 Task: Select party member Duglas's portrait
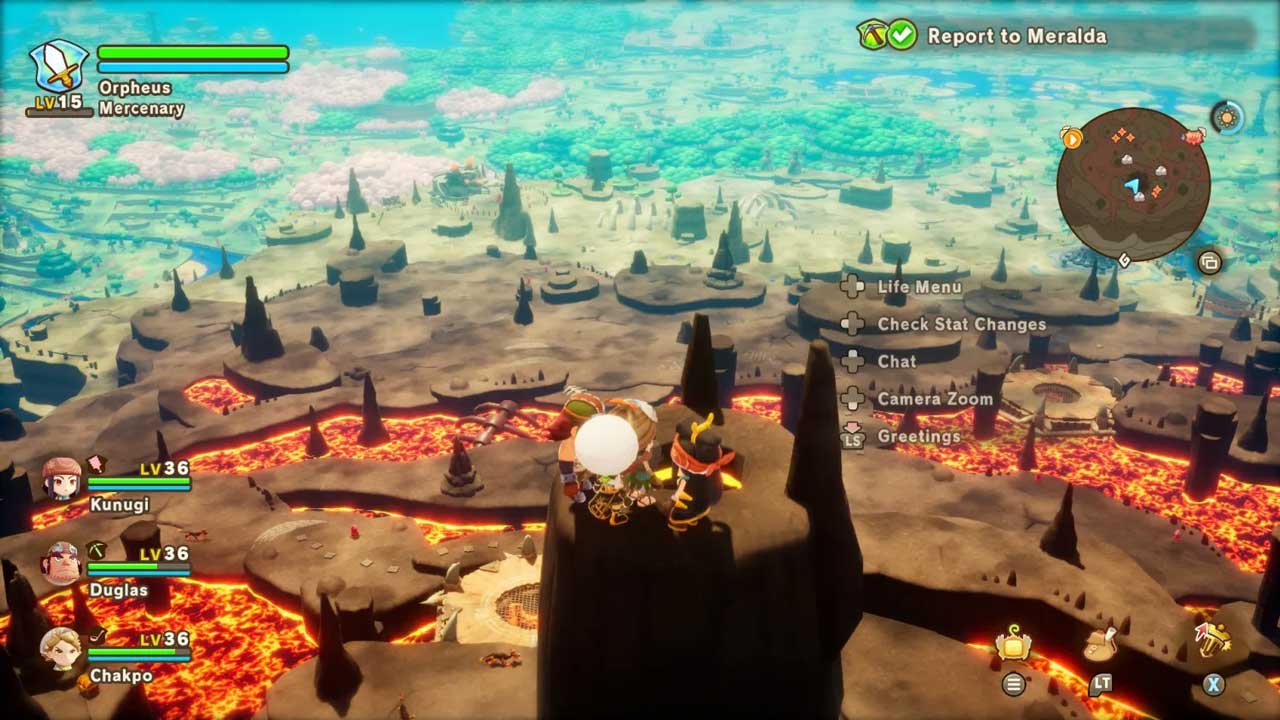61,563
